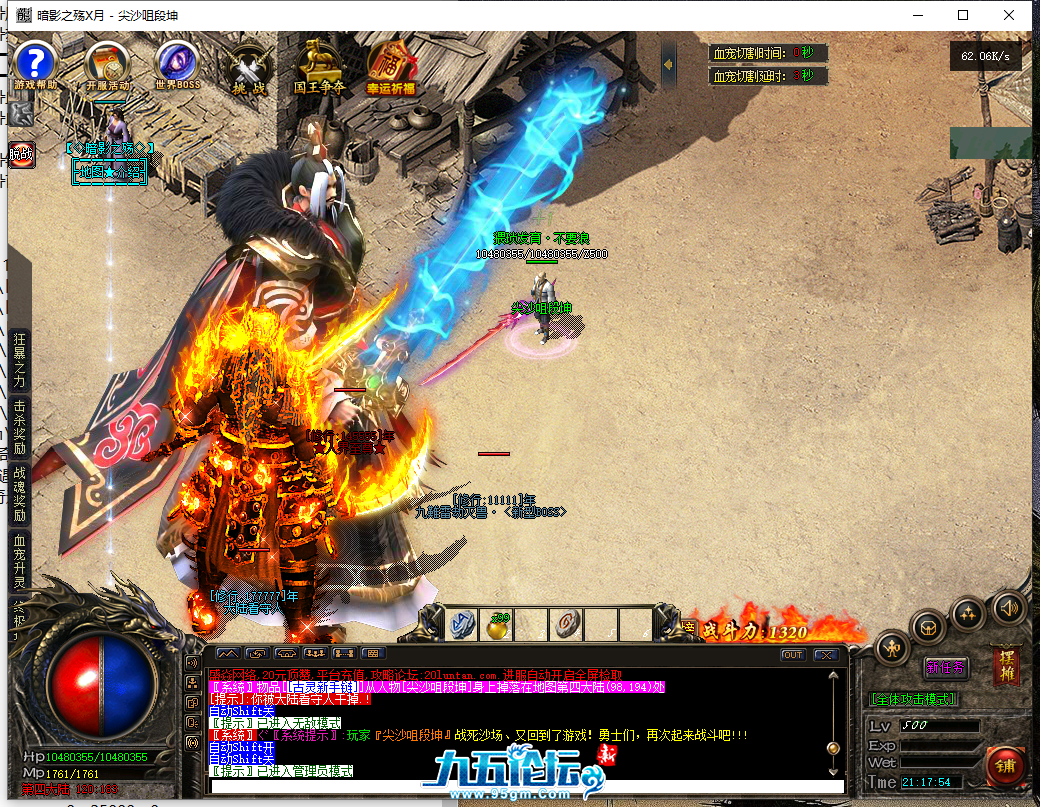Close the chat panel with X button
Screen dimensions: 1040x807
click(x=825, y=655)
